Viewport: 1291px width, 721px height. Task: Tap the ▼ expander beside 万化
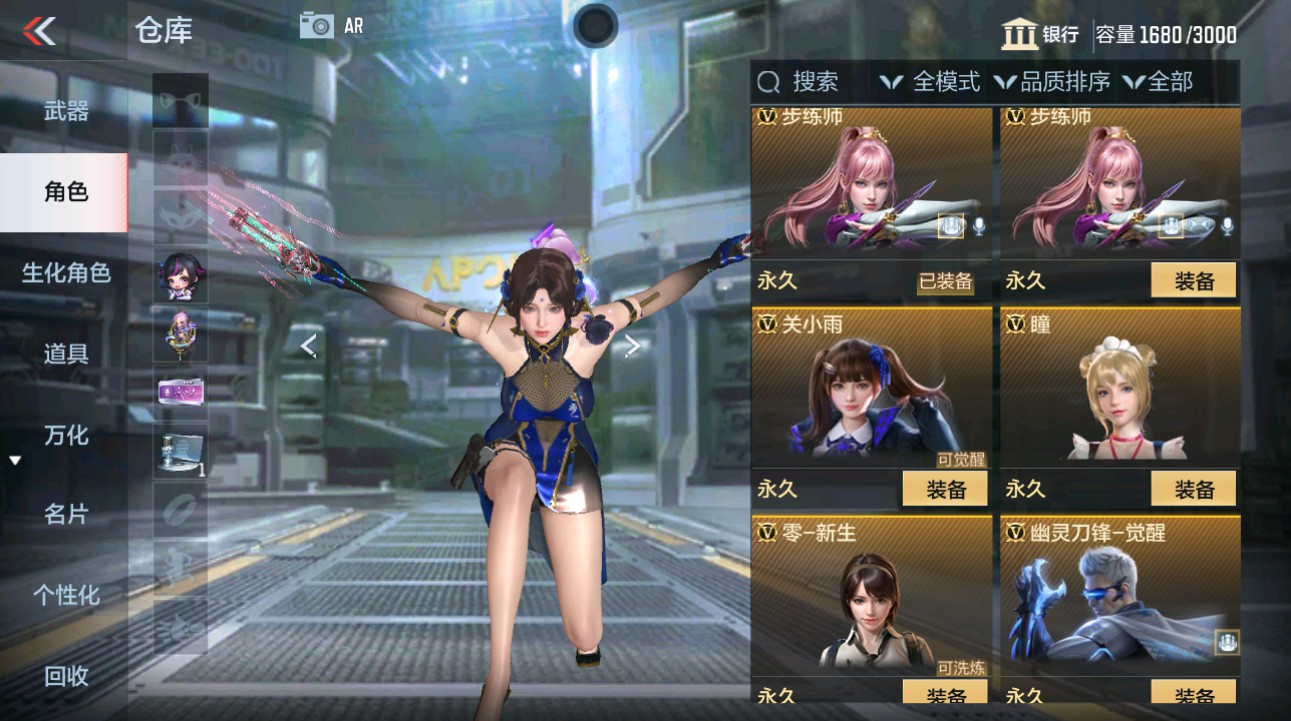click(x=14, y=461)
